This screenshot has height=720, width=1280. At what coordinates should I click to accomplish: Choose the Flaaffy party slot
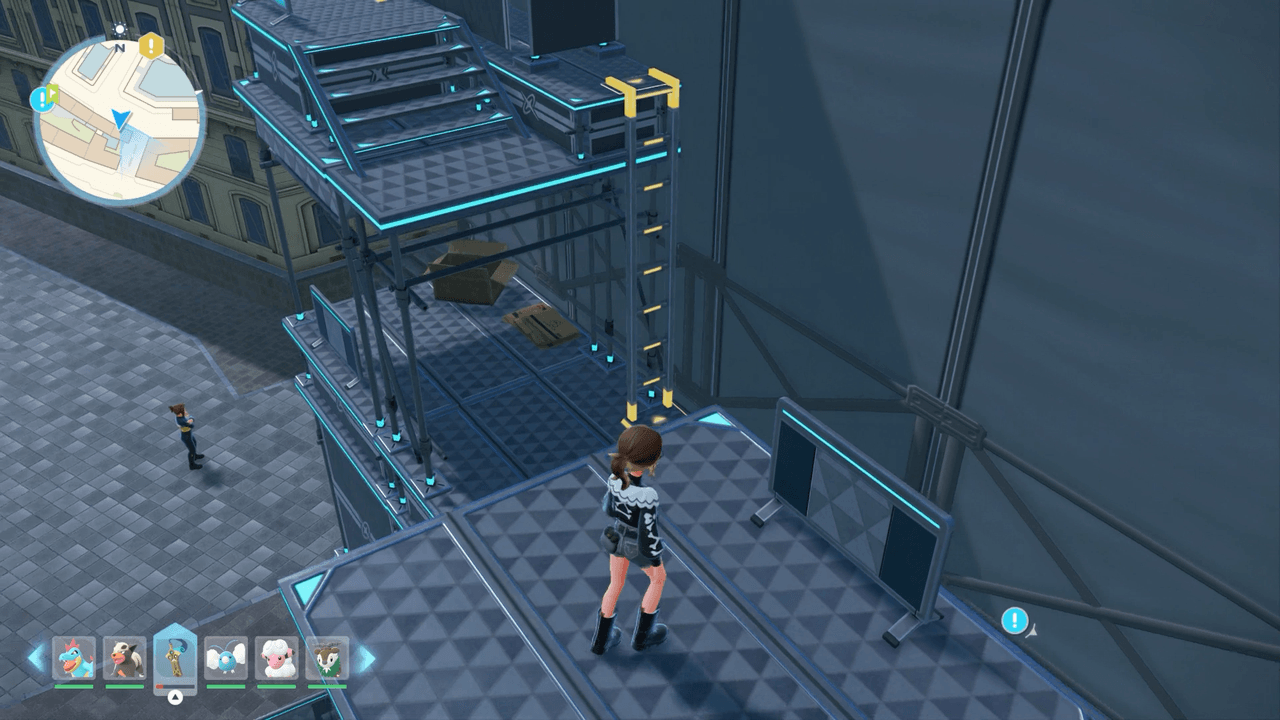(x=277, y=658)
